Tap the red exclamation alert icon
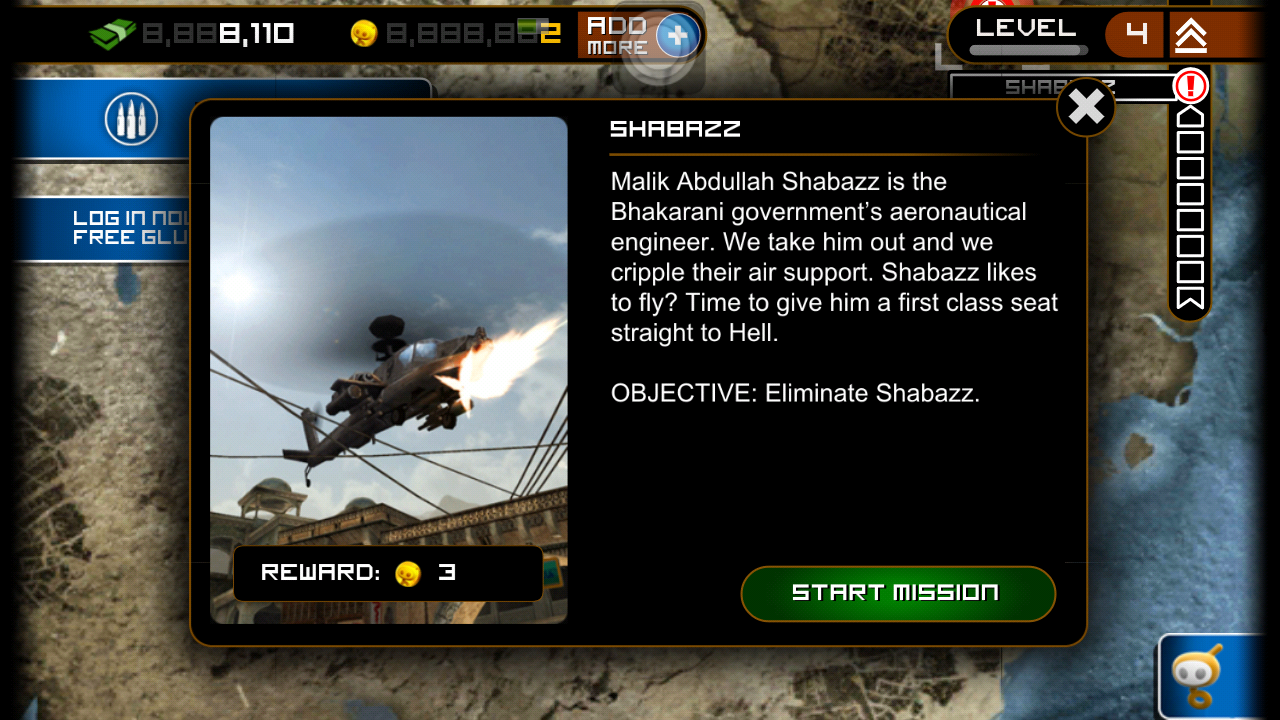This screenshot has width=1280, height=720. click(x=1190, y=86)
